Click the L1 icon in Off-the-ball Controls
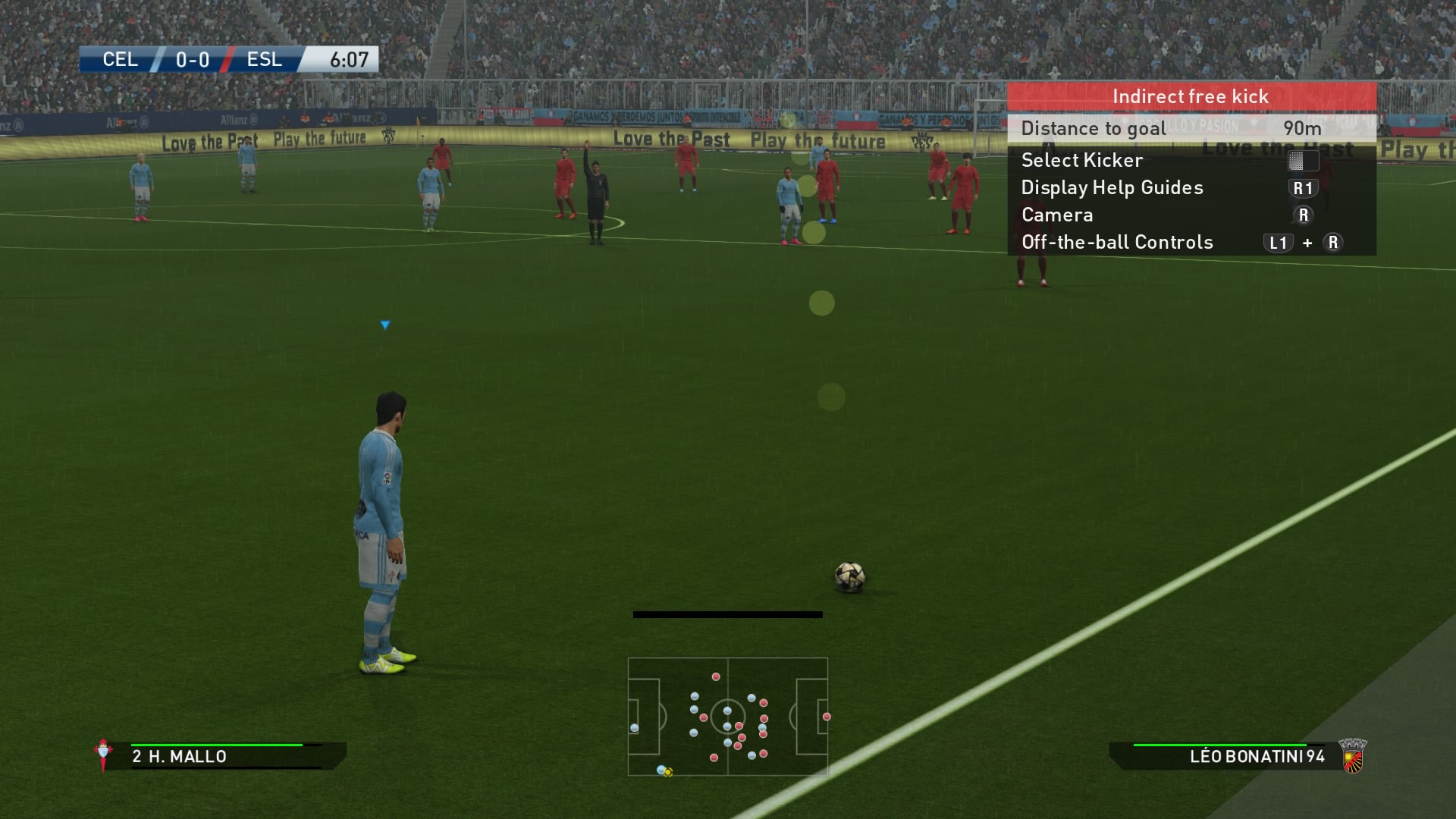 click(x=1279, y=243)
